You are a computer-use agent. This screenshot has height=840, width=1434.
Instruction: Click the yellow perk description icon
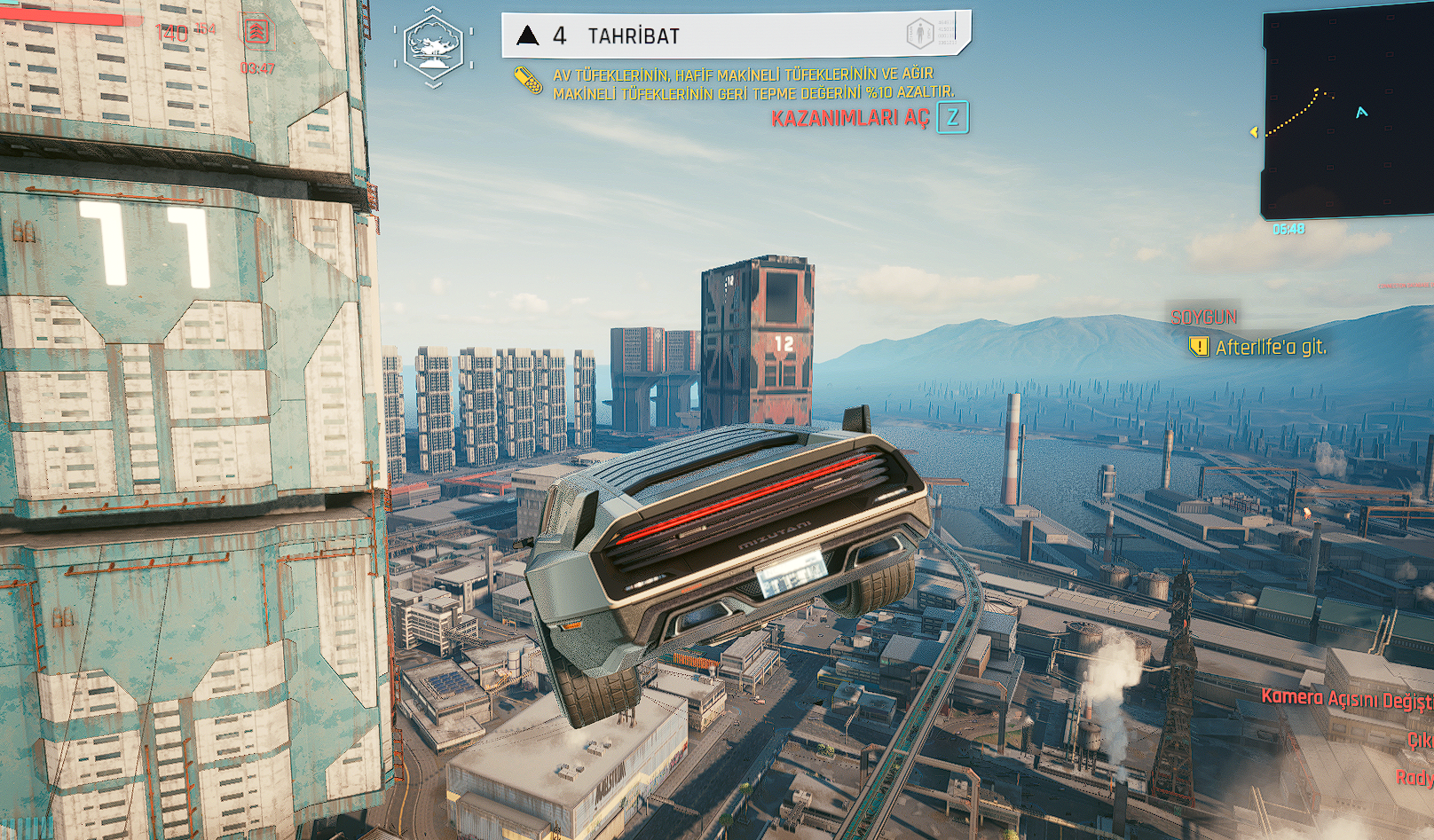point(528,81)
